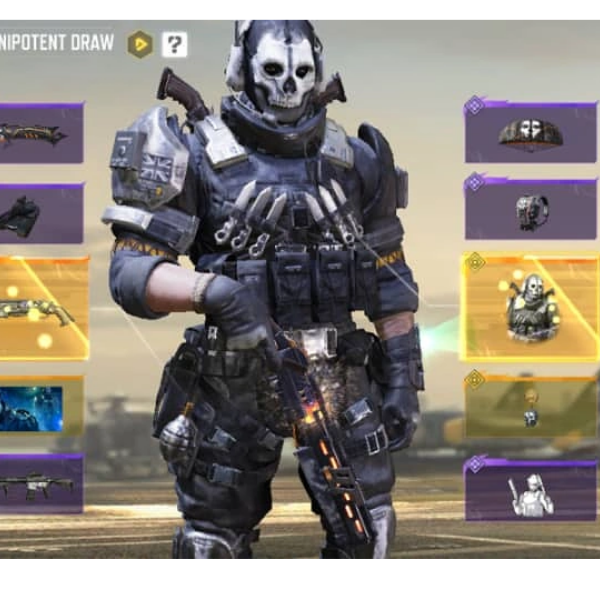Select the highlighted skull-masked soldier skin
The image size is (600, 600).
530,307
